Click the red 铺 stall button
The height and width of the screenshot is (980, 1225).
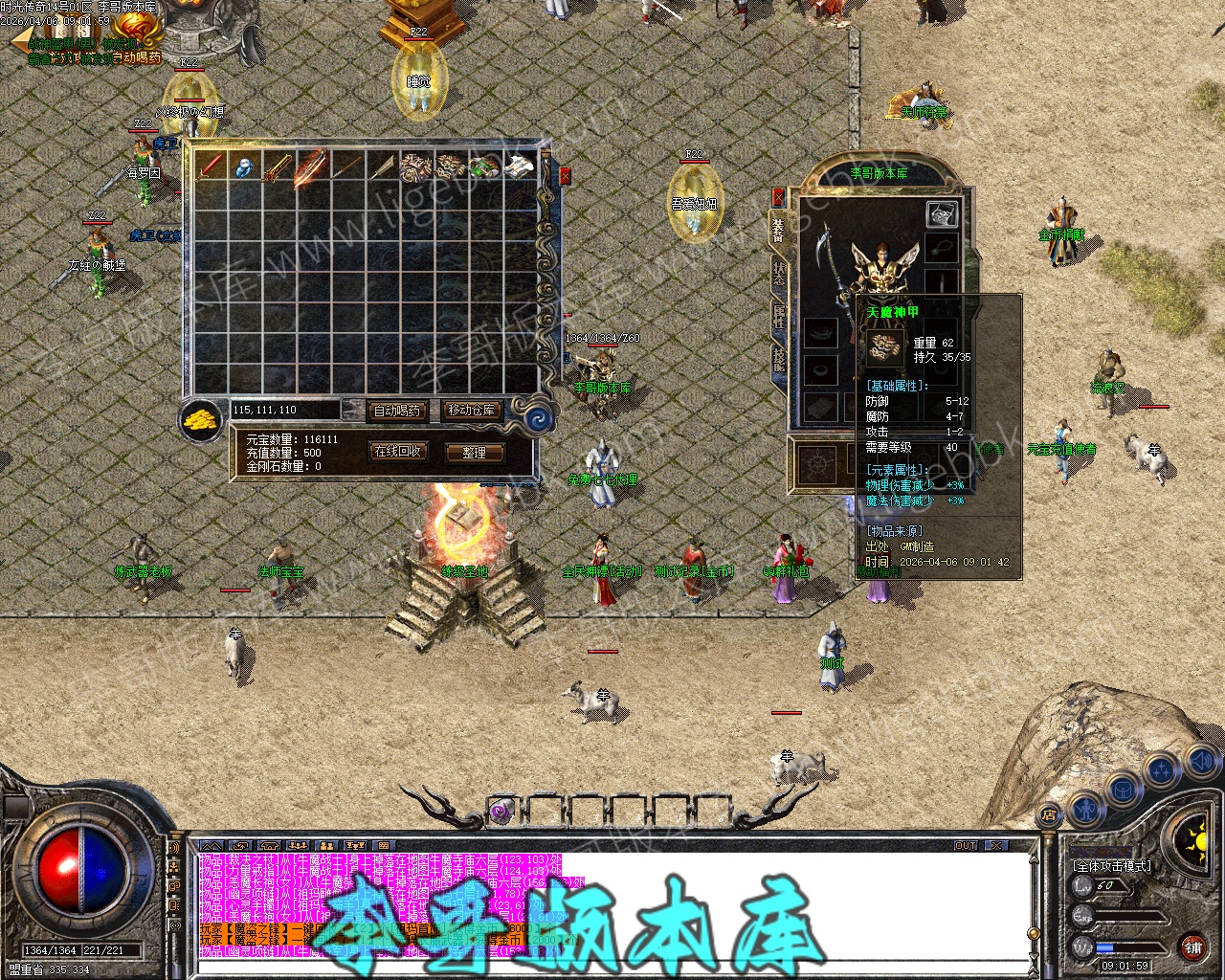1192,948
